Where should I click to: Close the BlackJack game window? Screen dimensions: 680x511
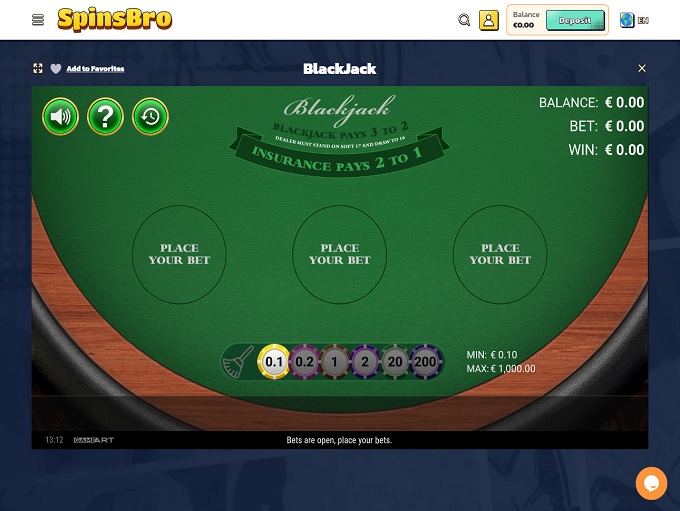click(x=642, y=69)
